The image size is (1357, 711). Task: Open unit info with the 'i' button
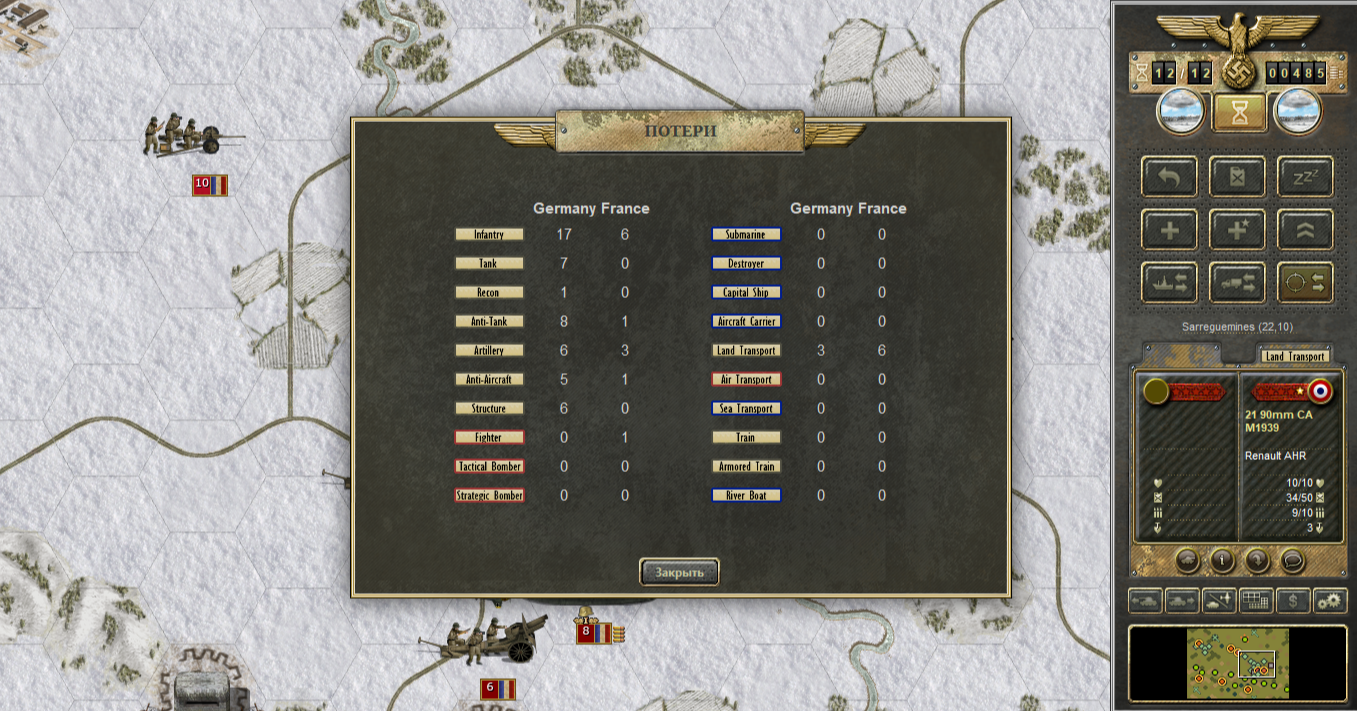click(1221, 560)
